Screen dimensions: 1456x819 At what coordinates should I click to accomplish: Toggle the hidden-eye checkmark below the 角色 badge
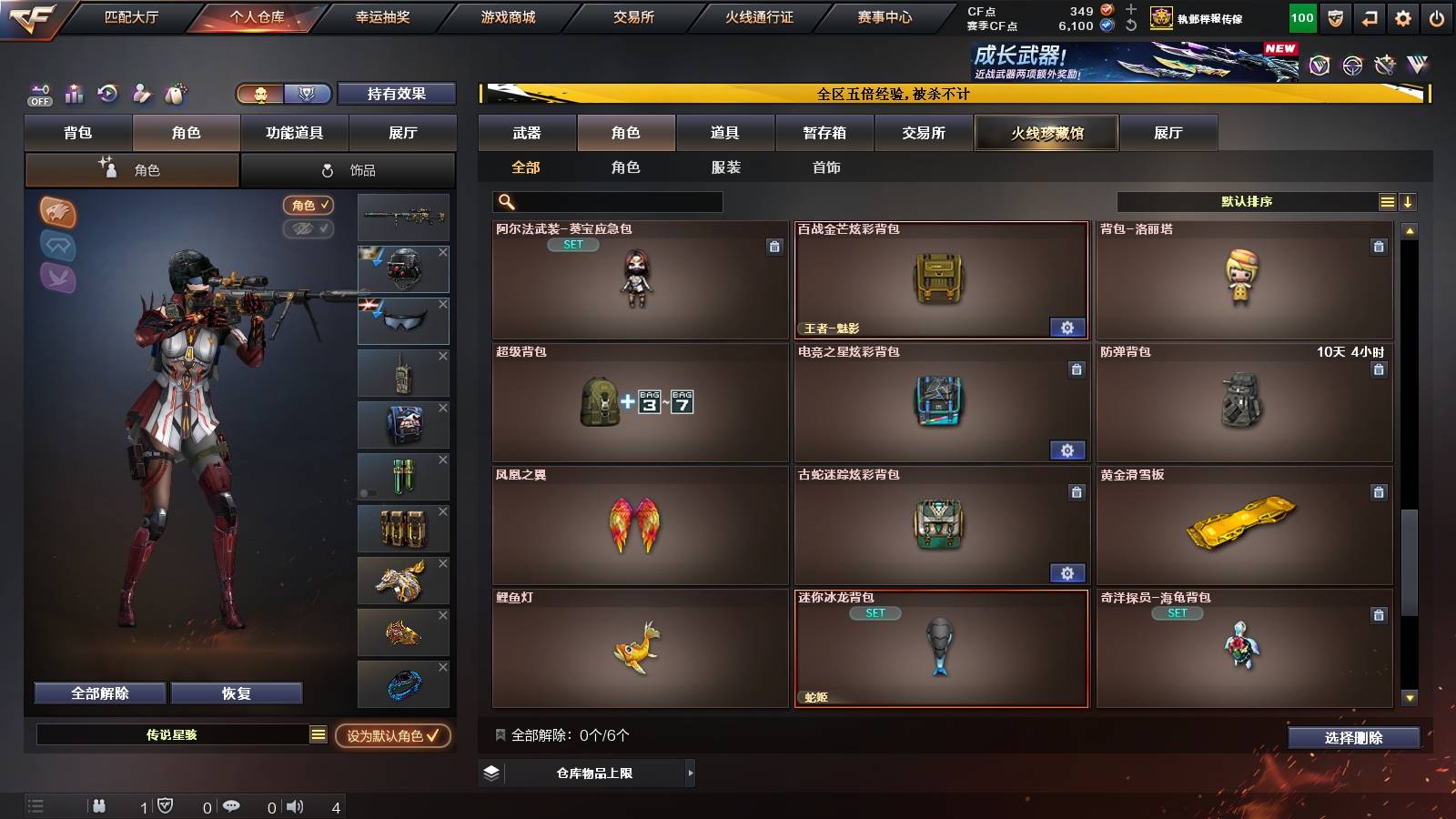310,229
